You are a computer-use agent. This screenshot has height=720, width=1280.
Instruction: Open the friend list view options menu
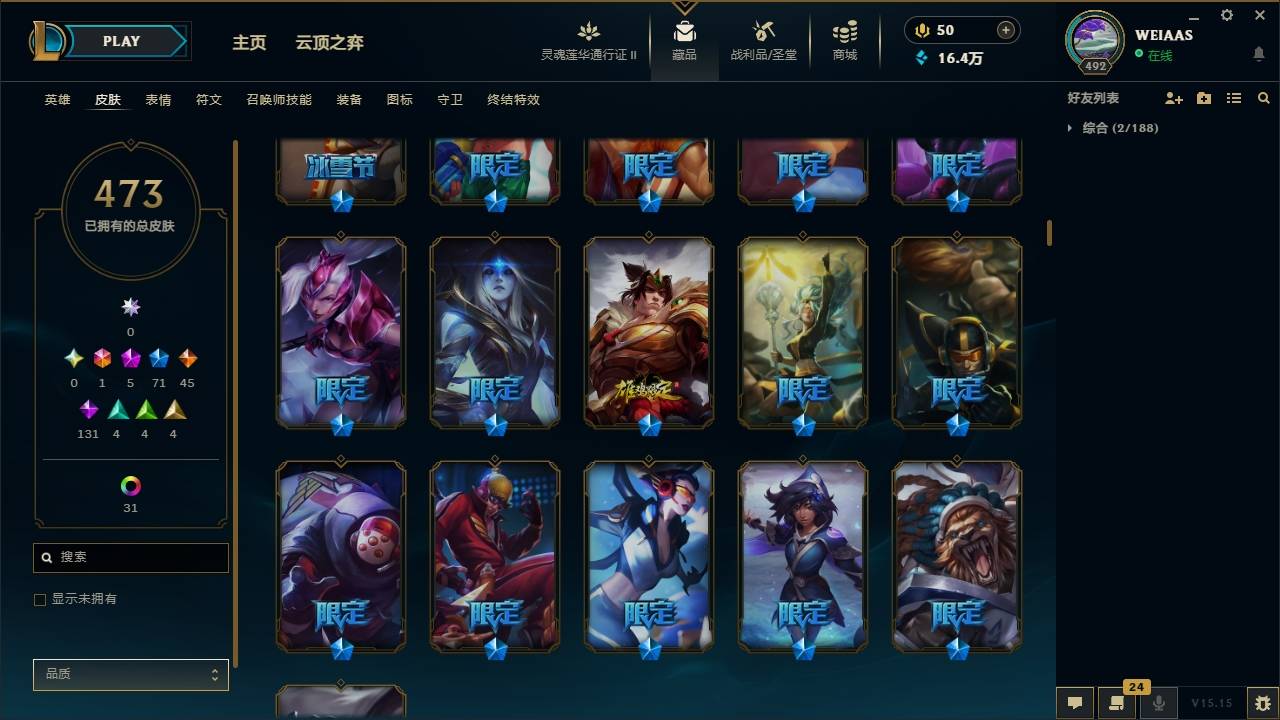pyautogui.click(x=1233, y=97)
